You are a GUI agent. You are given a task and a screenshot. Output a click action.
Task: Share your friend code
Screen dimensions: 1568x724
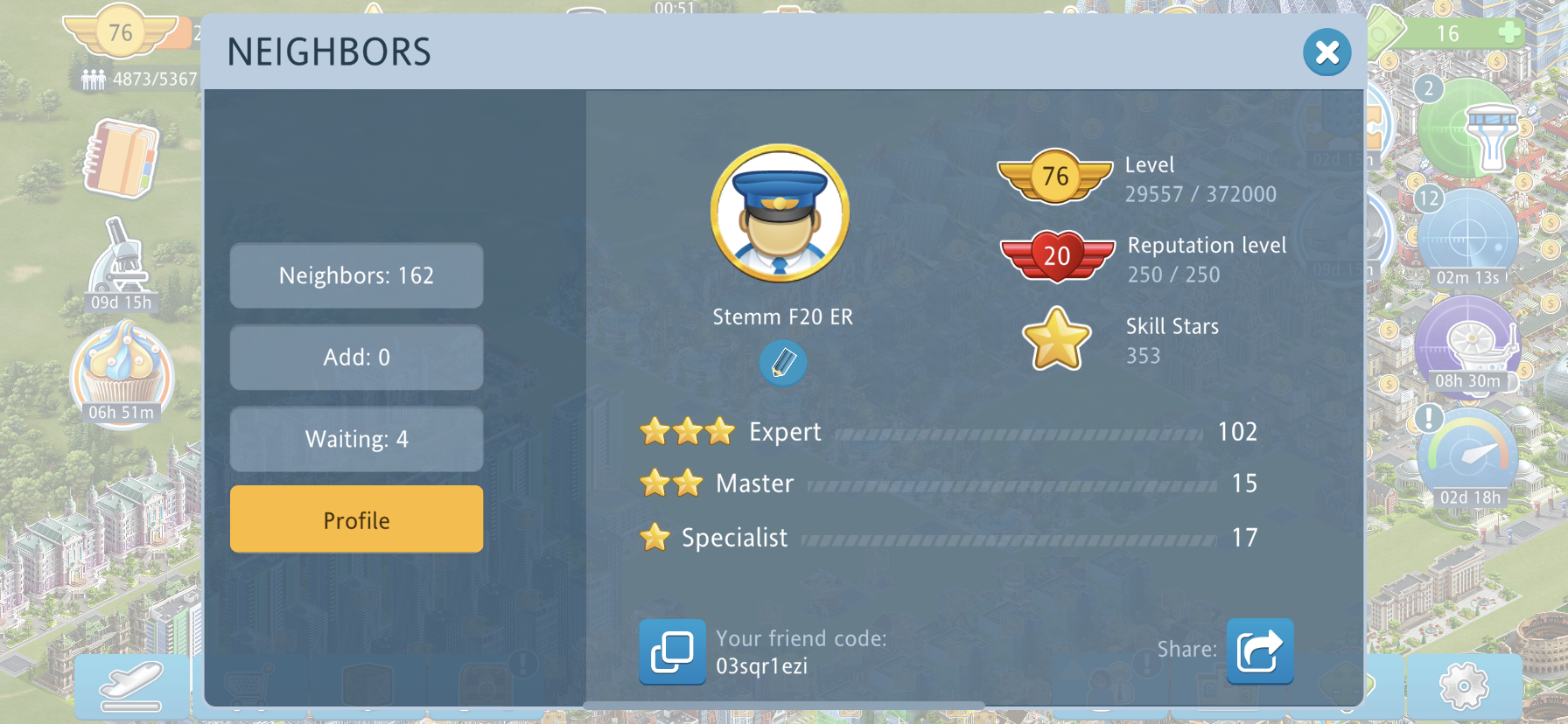coord(1259,651)
